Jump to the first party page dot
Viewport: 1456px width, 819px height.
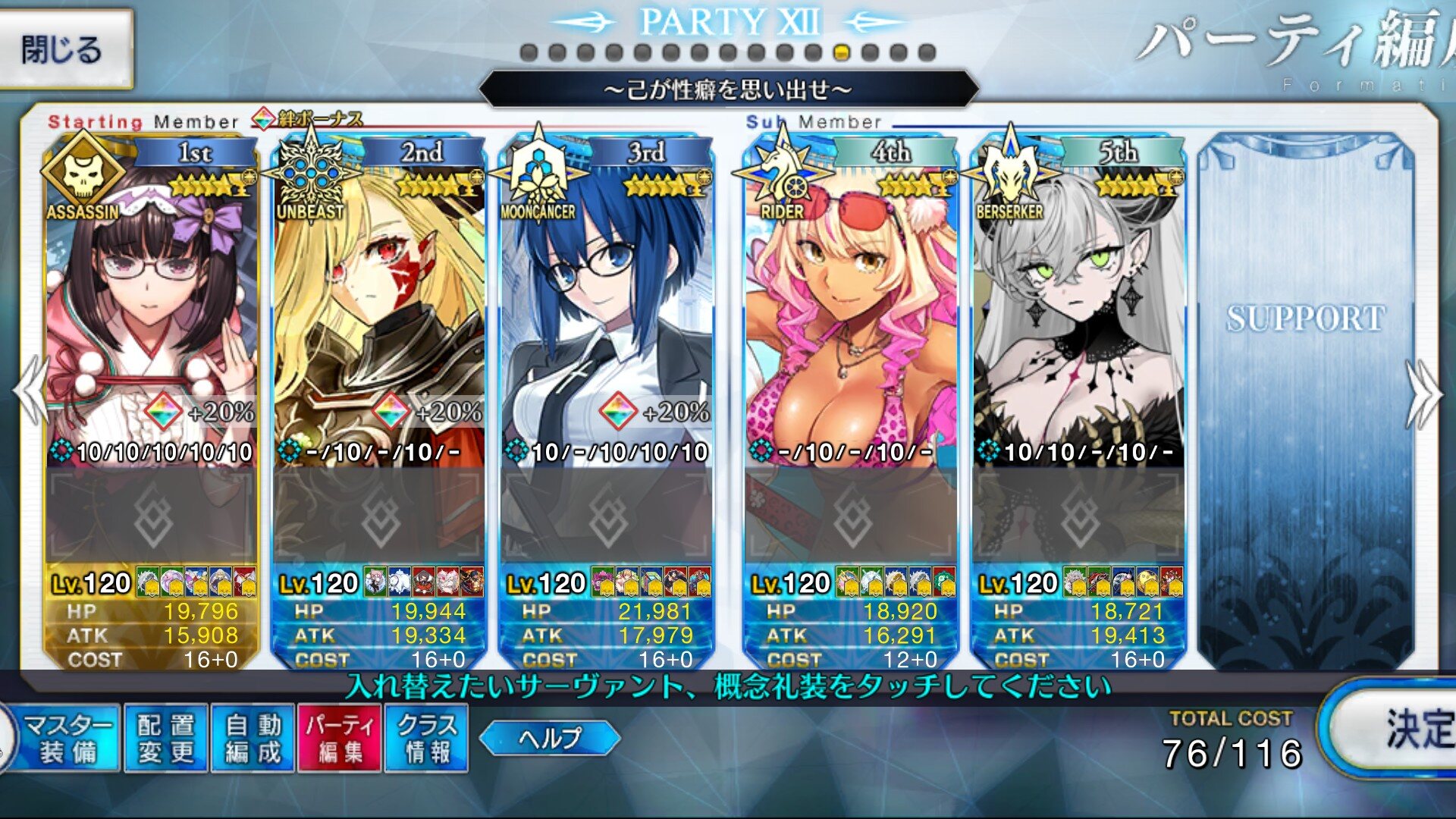pyautogui.click(x=529, y=53)
